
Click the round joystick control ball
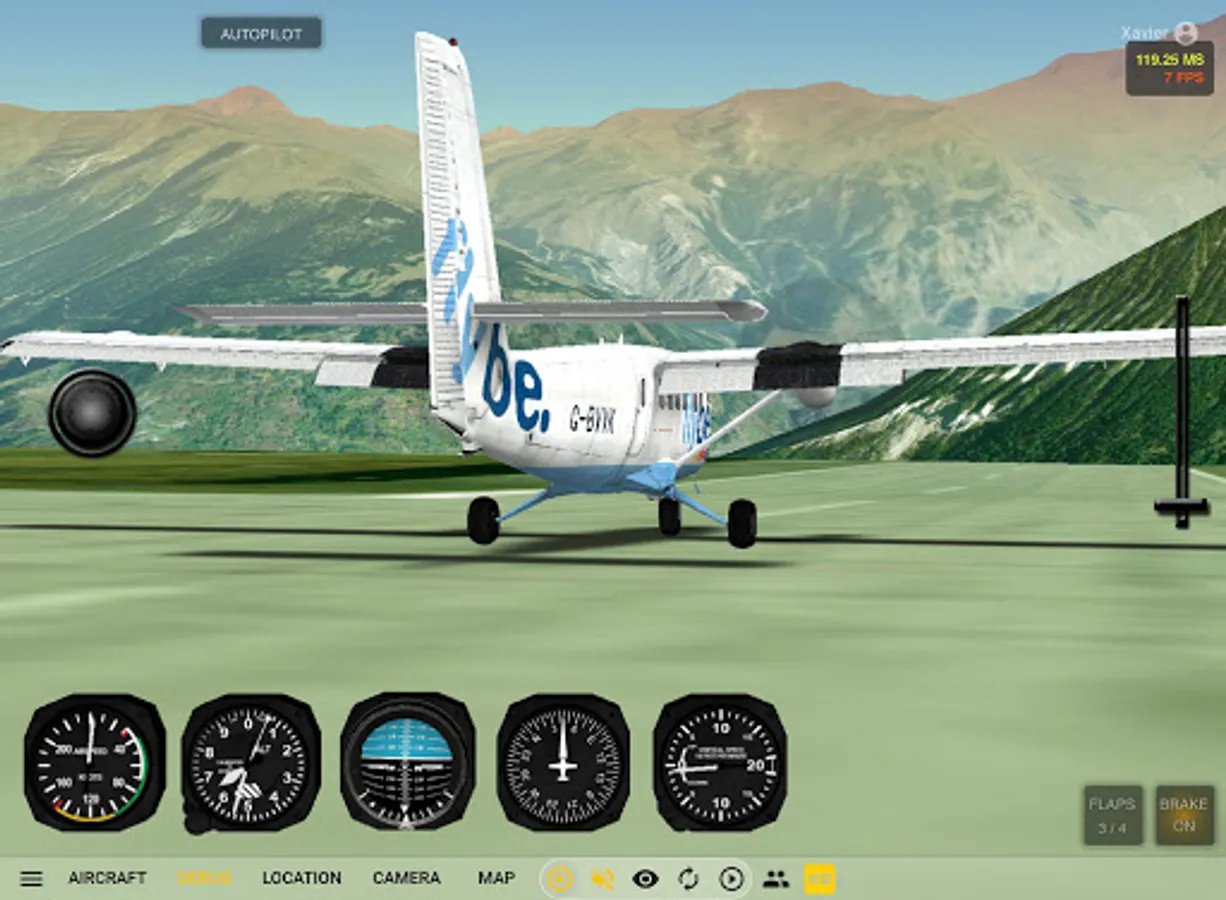pos(92,412)
